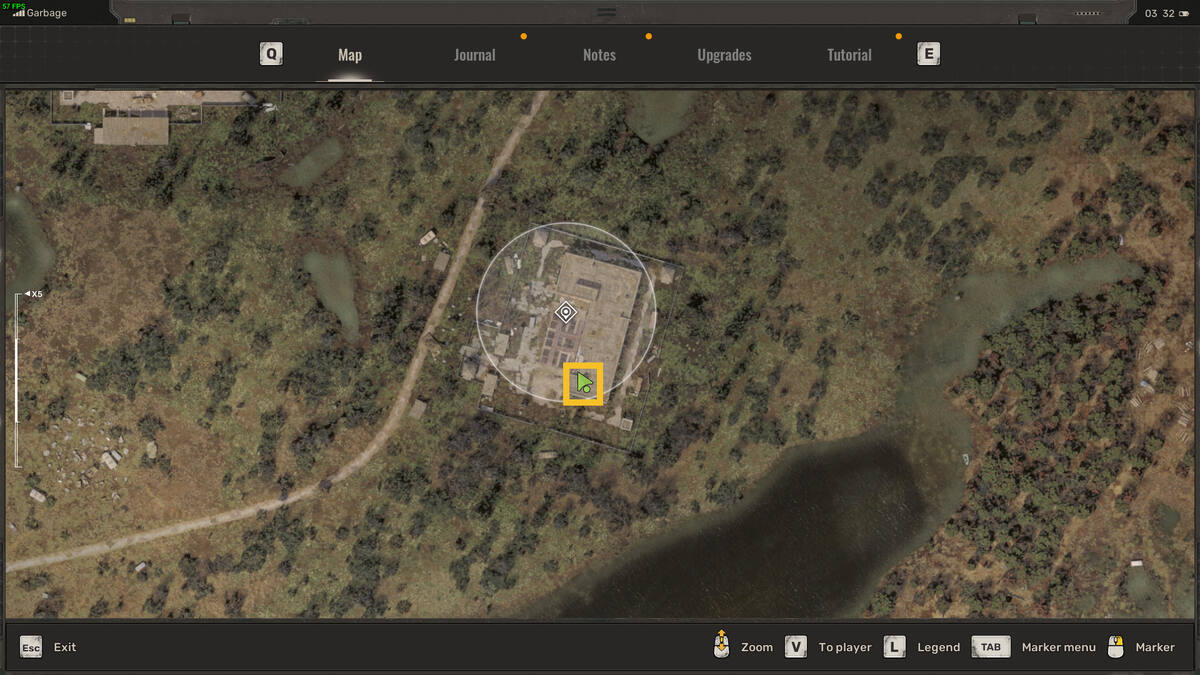Select the green player arrow marker
Image resolution: width=1200 pixels, height=675 pixels.
pos(583,383)
